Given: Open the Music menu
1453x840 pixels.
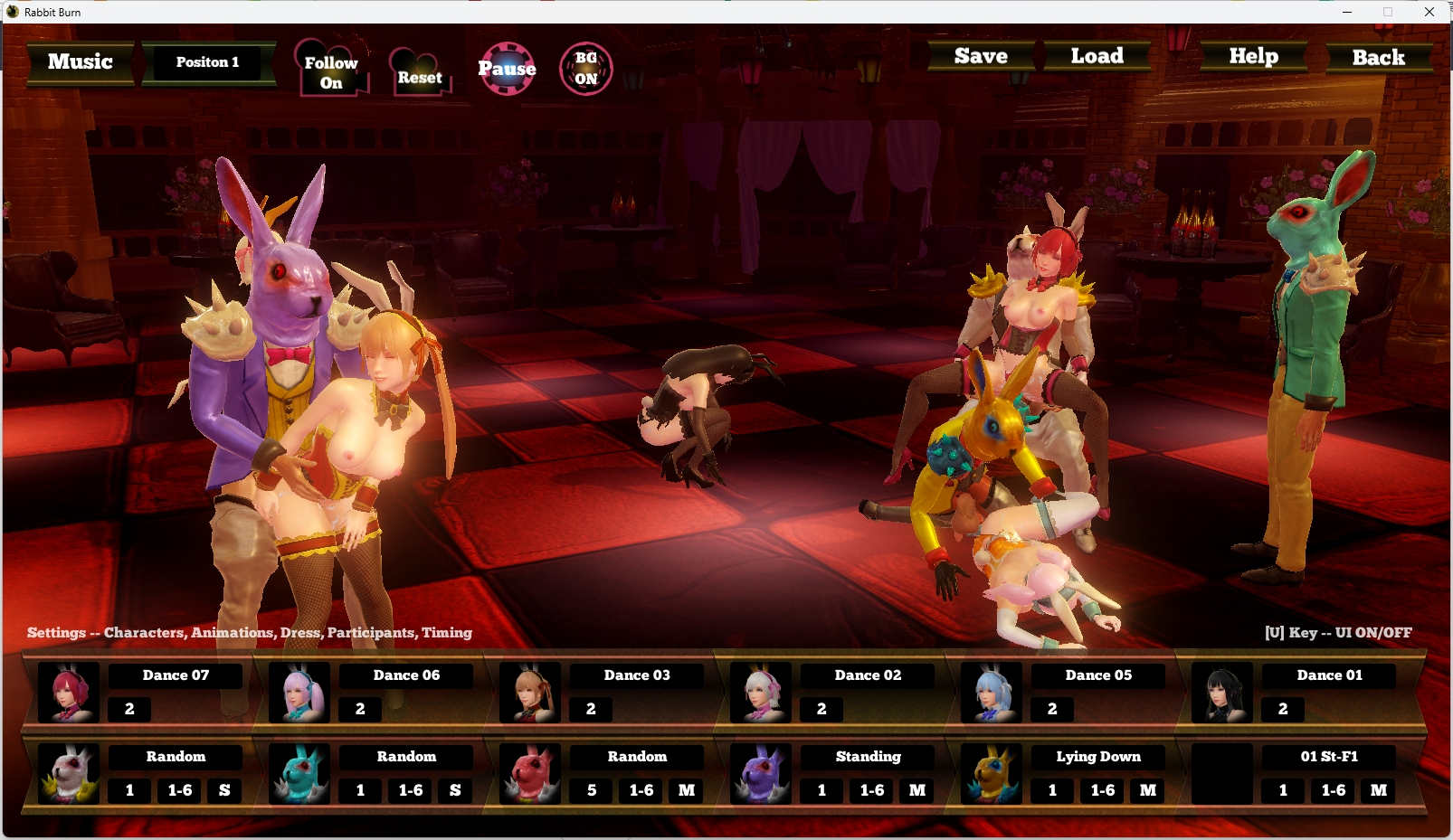Looking at the screenshot, I should pyautogui.click(x=81, y=62).
